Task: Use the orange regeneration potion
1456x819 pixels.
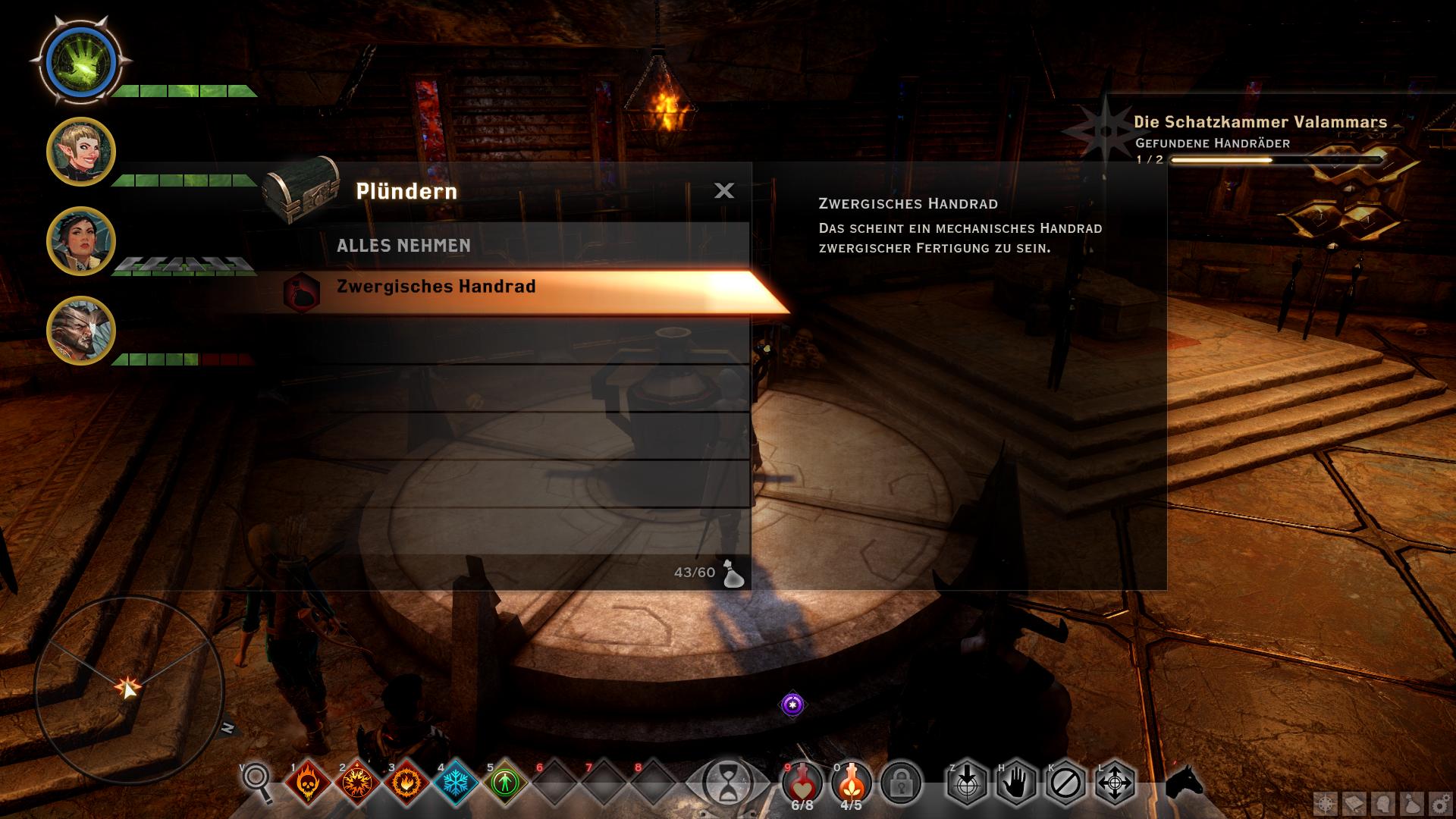Action: tap(852, 783)
